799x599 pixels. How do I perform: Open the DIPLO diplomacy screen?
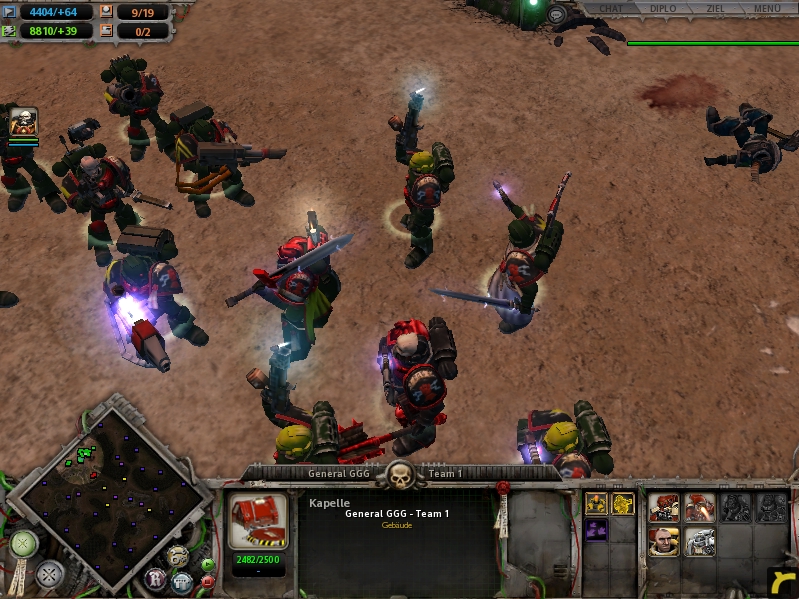point(661,9)
